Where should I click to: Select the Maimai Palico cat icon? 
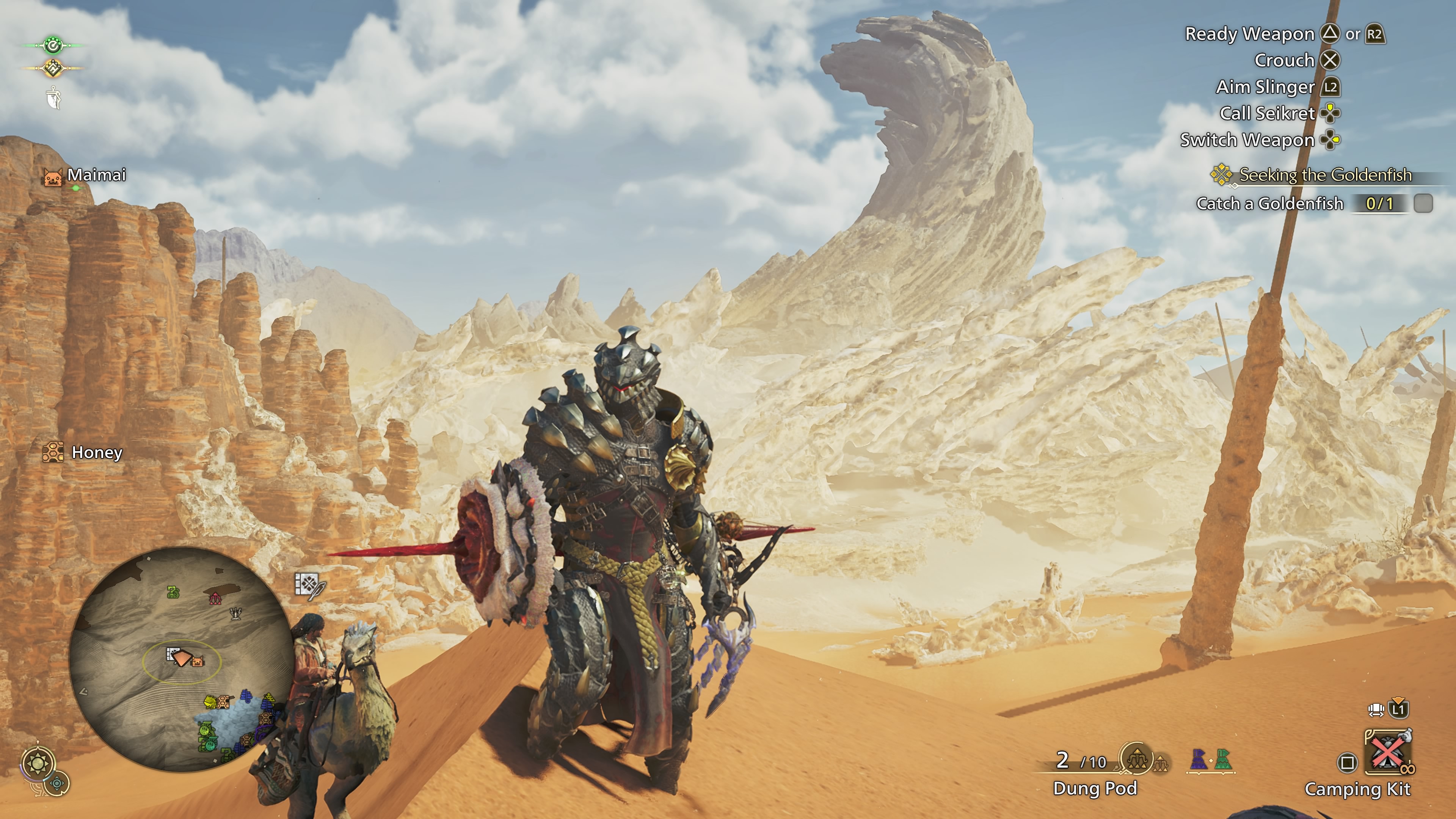(53, 177)
